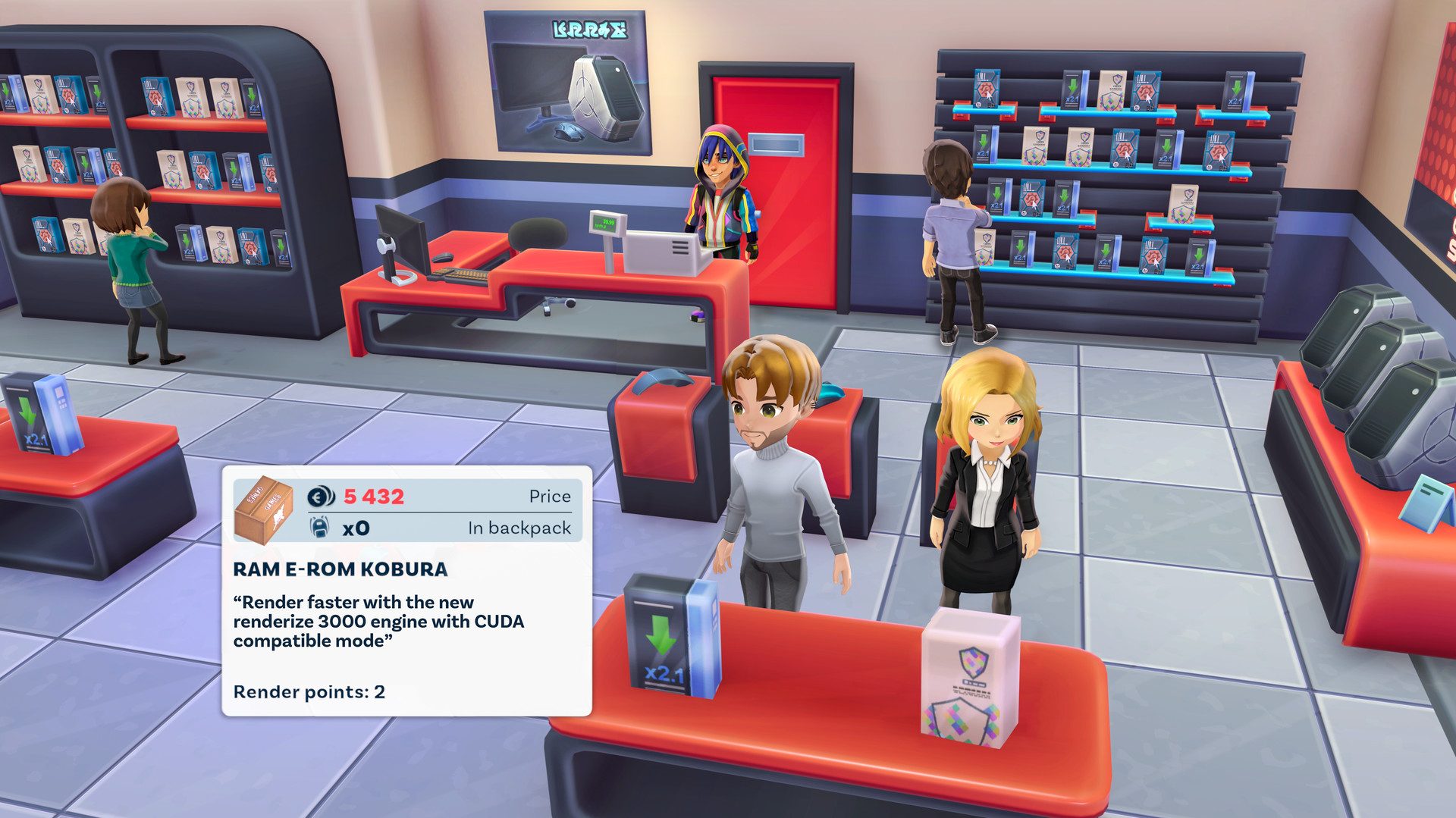Click the cash register price display showing 39.99

point(607,221)
